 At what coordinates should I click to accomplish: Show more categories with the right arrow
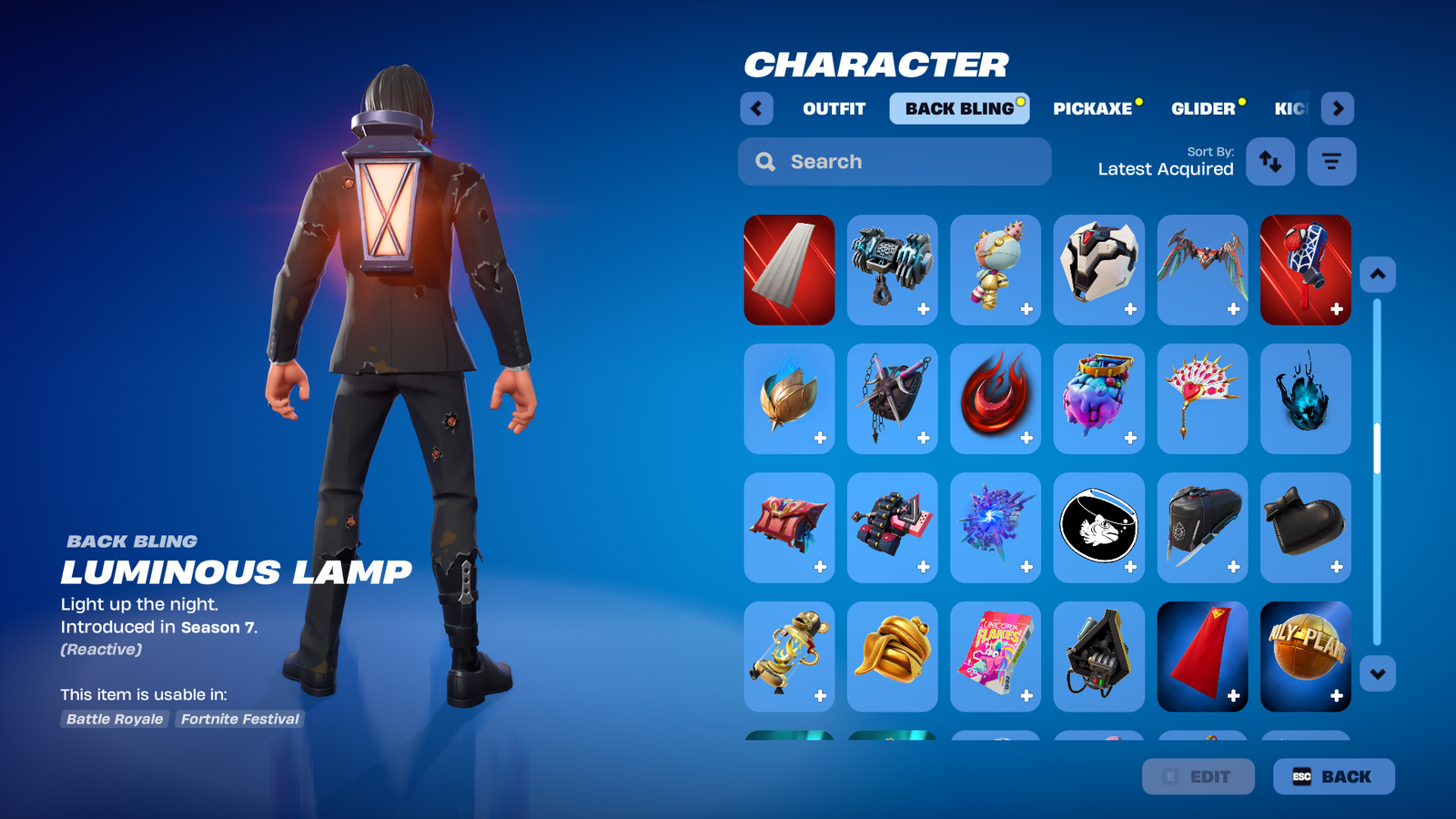[x=1338, y=108]
